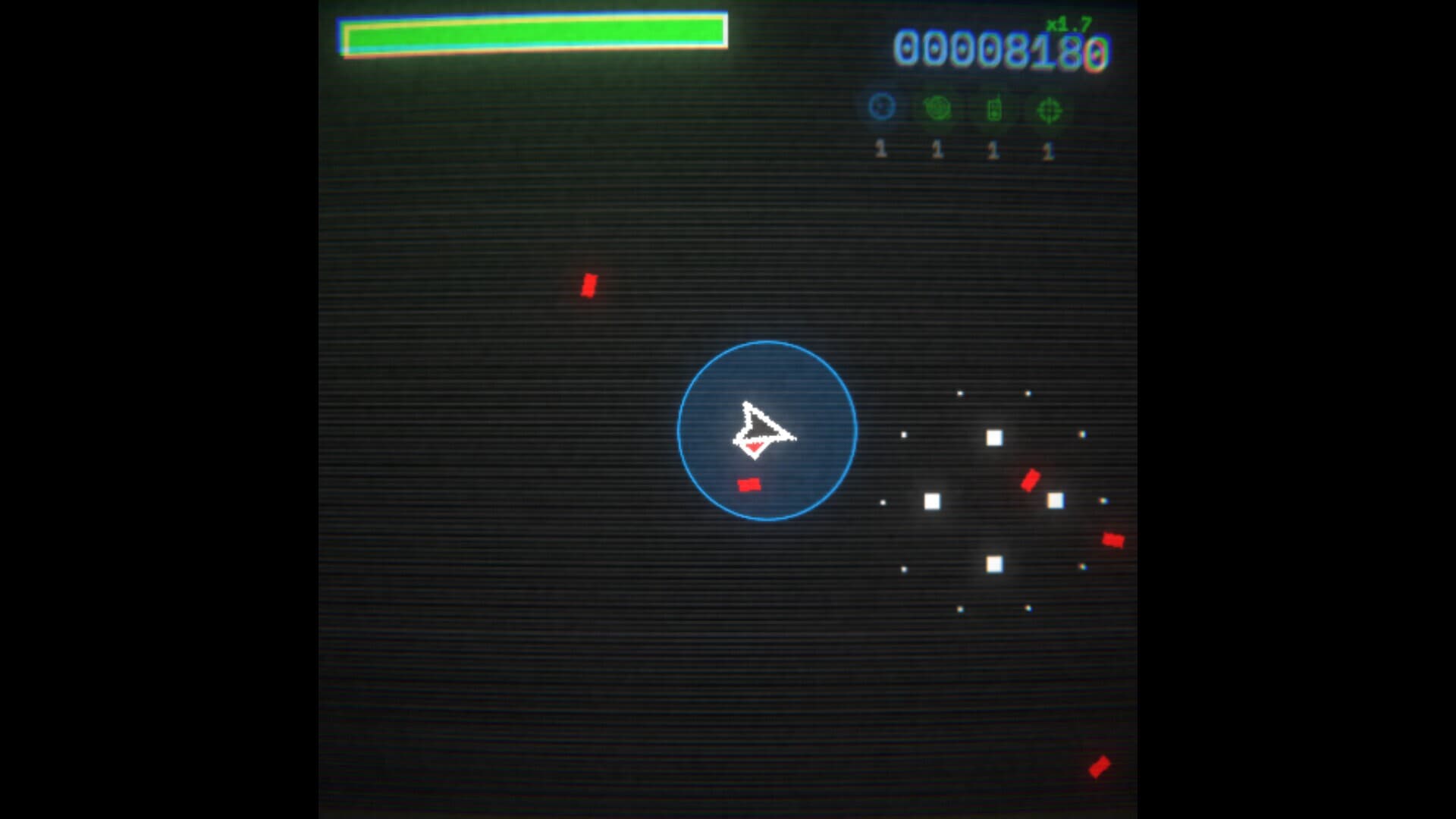The width and height of the screenshot is (1456, 819).
Task: Click the small white dot above the debris cluster
Action: [x=961, y=394]
